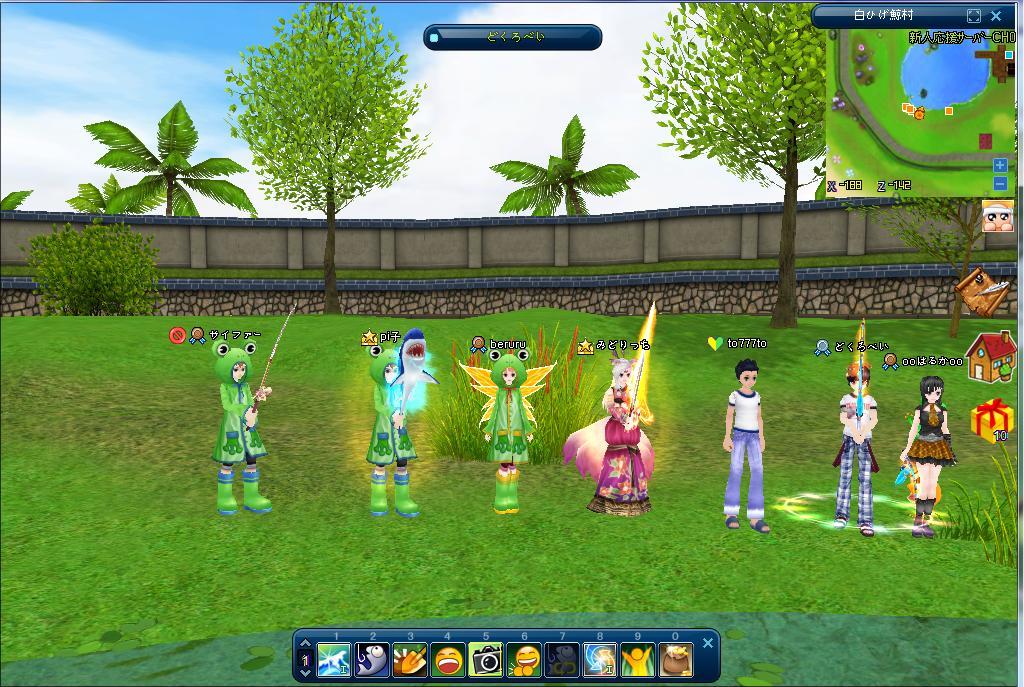Open the gold coin sack slot

point(676,660)
